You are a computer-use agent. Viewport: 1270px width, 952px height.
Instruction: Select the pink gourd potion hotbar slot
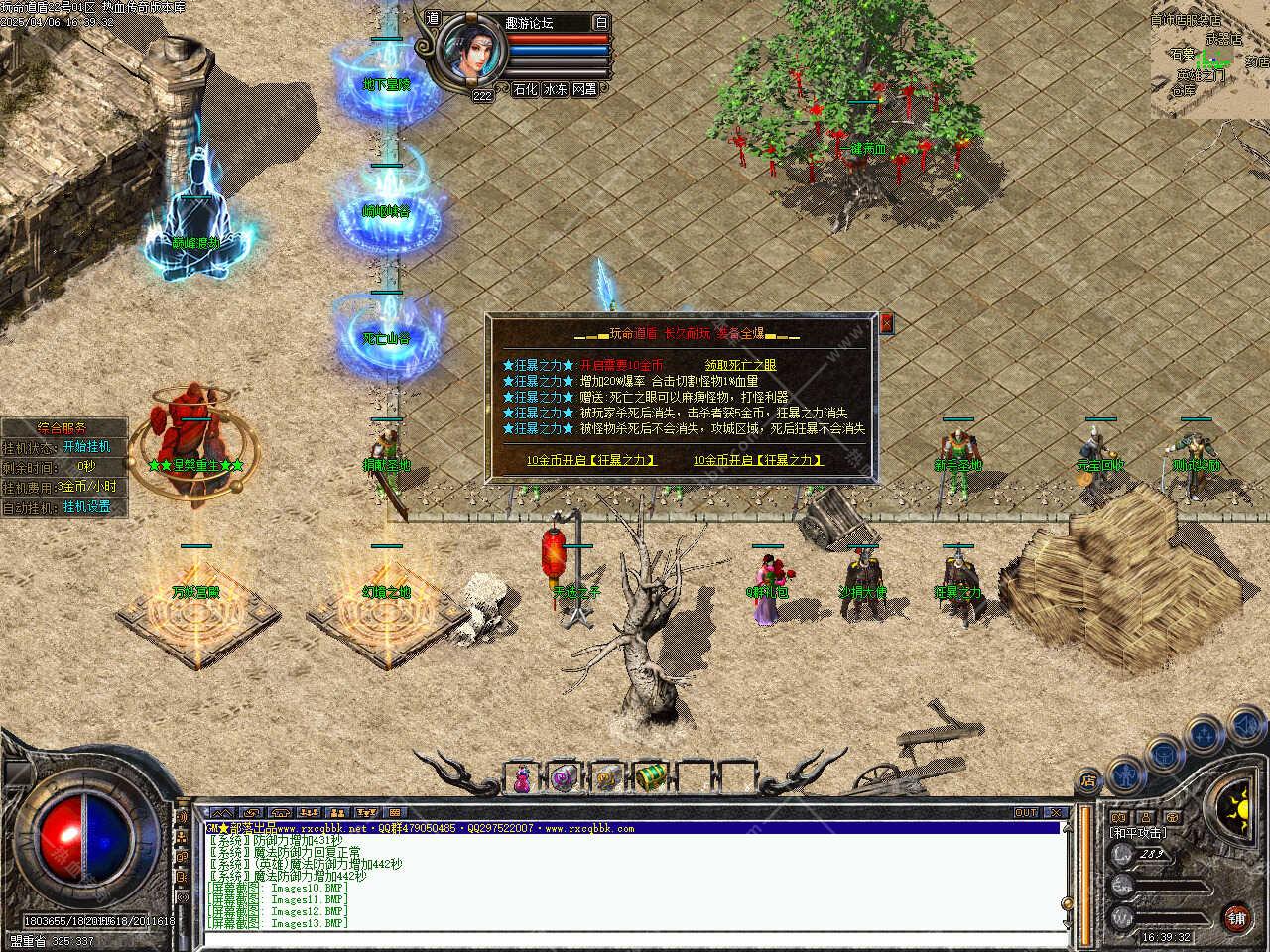pos(522,779)
